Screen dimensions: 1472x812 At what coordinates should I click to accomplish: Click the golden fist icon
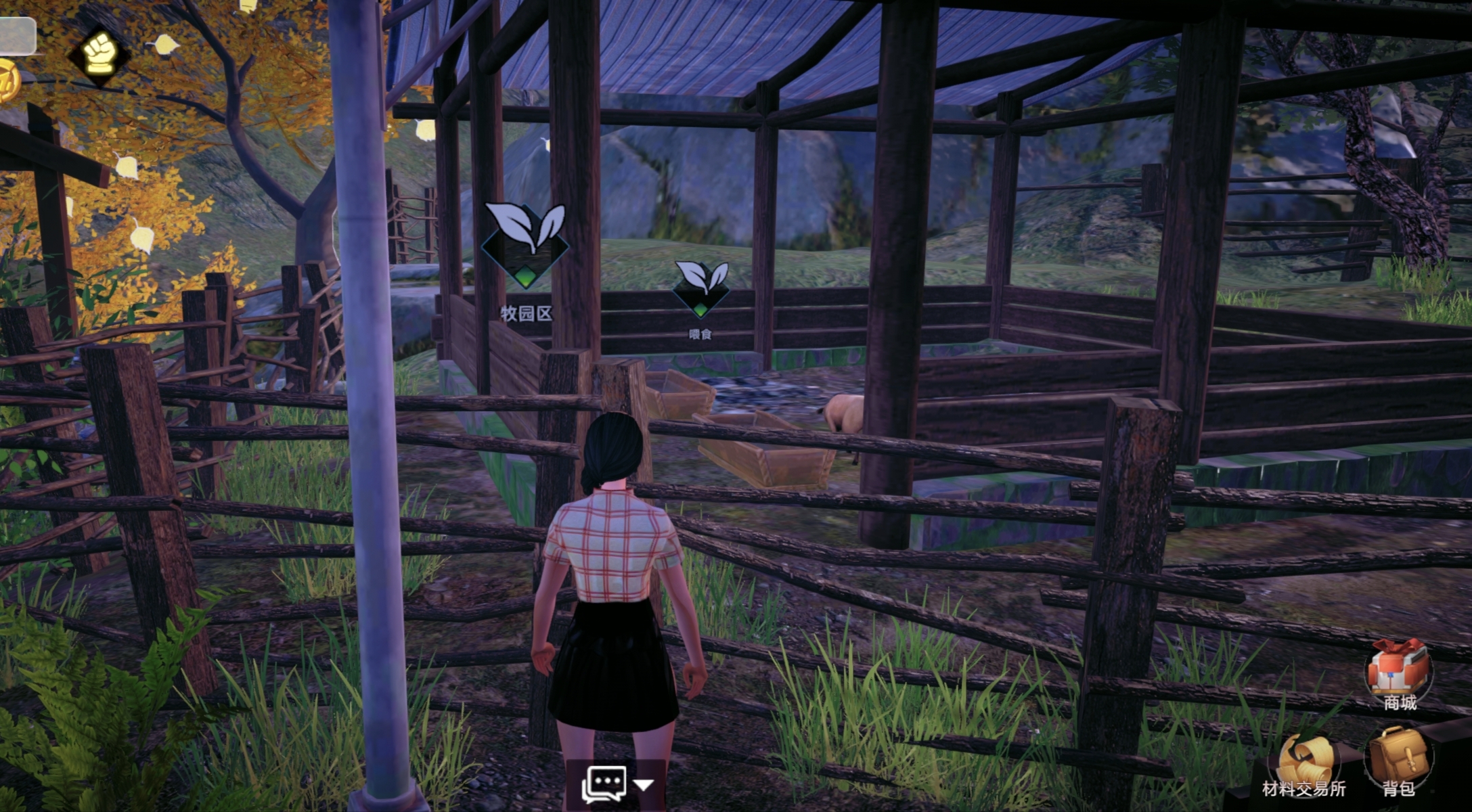tap(100, 54)
